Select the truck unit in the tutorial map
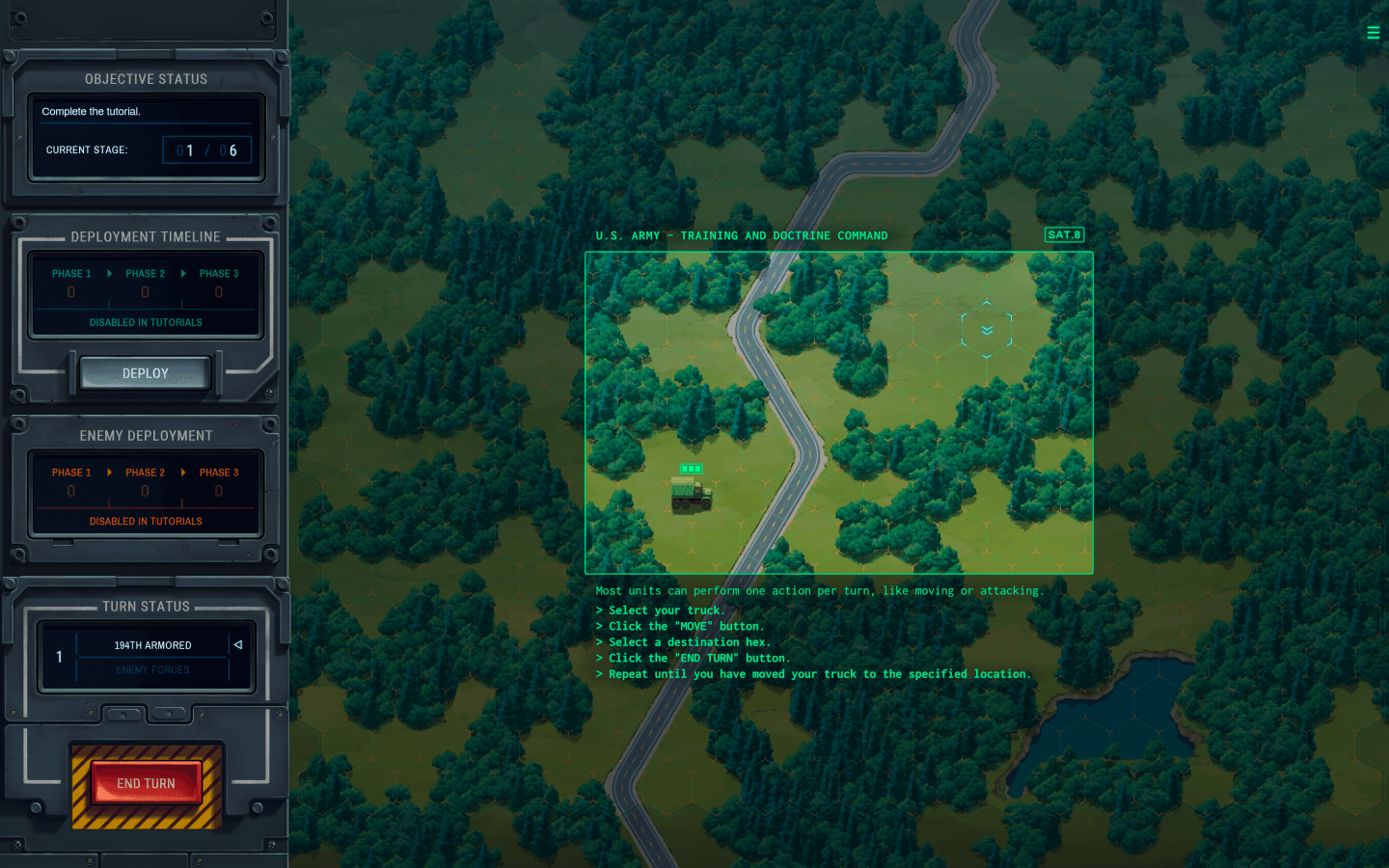1389x868 pixels. (692, 494)
